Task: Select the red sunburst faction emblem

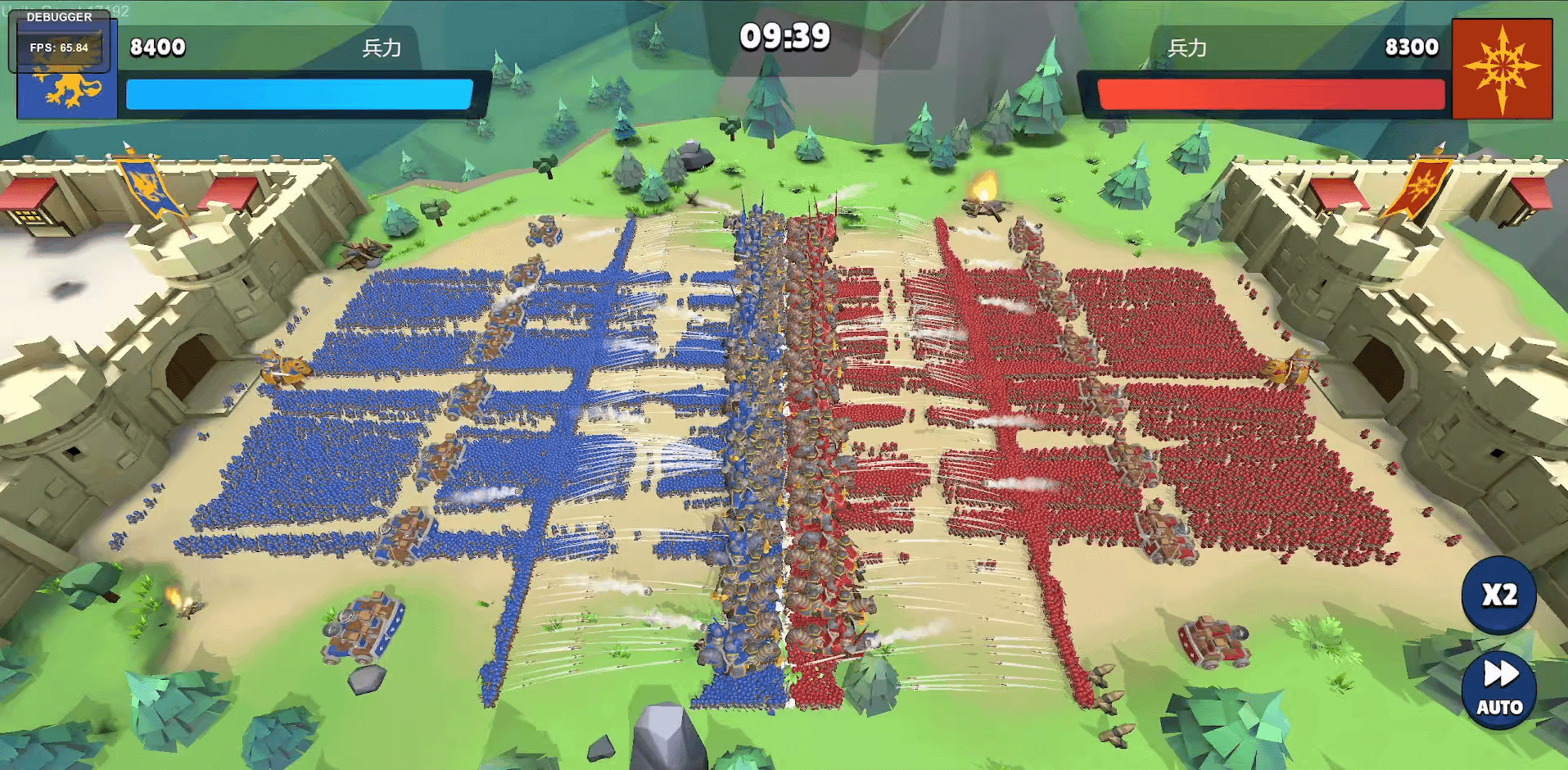Action: (1502, 69)
